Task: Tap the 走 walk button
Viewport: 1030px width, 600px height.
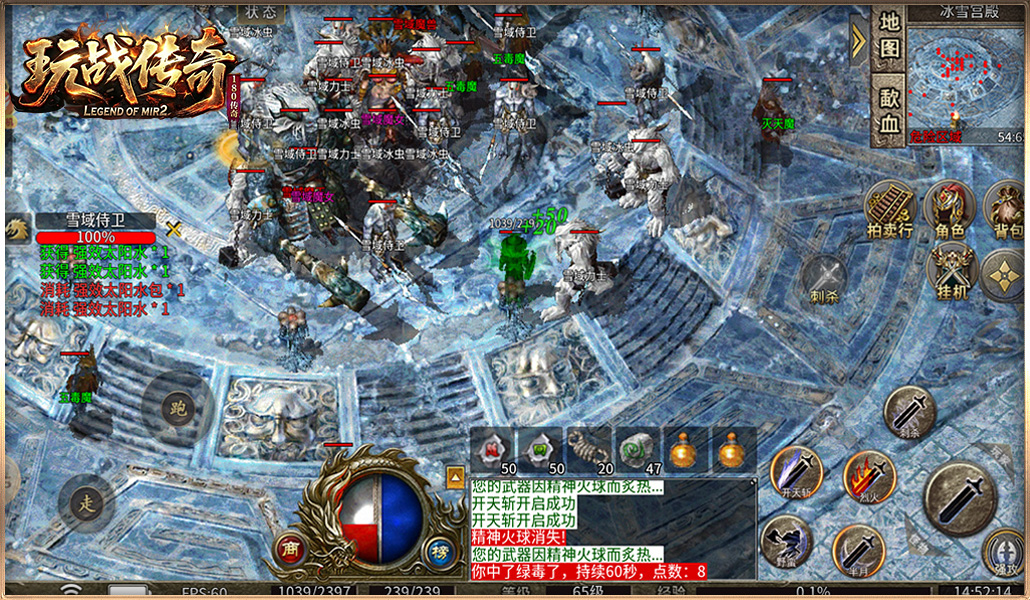Action: [x=86, y=502]
